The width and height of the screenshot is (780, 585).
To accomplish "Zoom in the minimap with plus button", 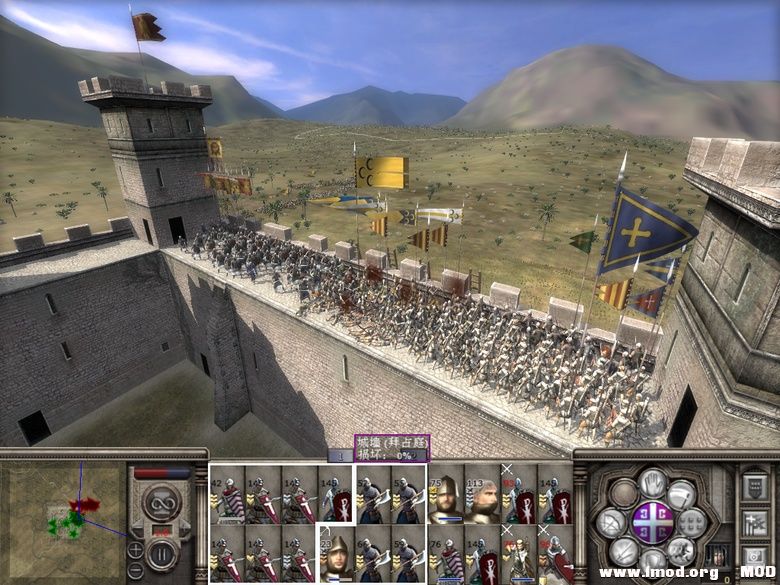I will (x=135, y=550).
